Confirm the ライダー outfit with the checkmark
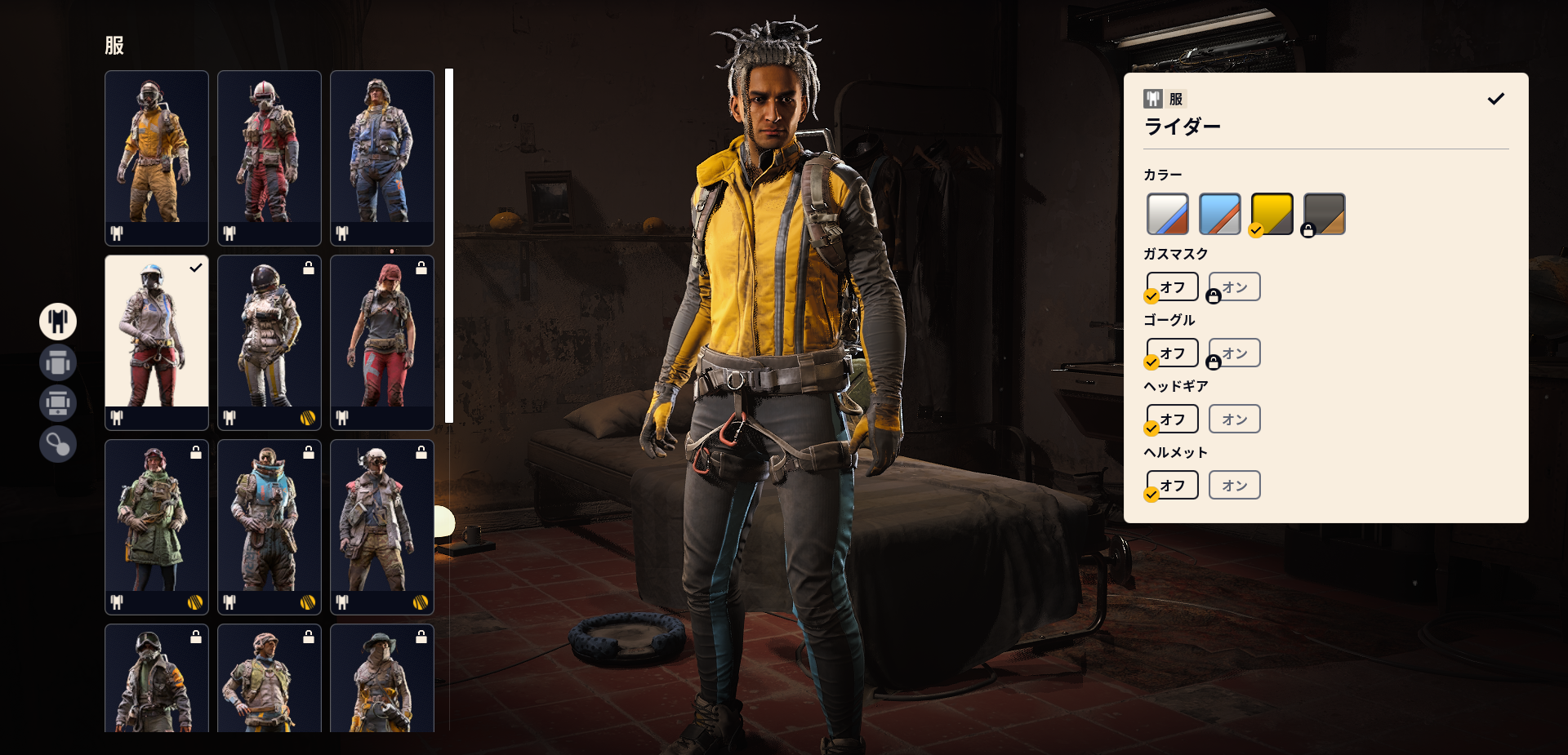Image resolution: width=1568 pixels, height=755 pixels. click(x=1495, y=99)
